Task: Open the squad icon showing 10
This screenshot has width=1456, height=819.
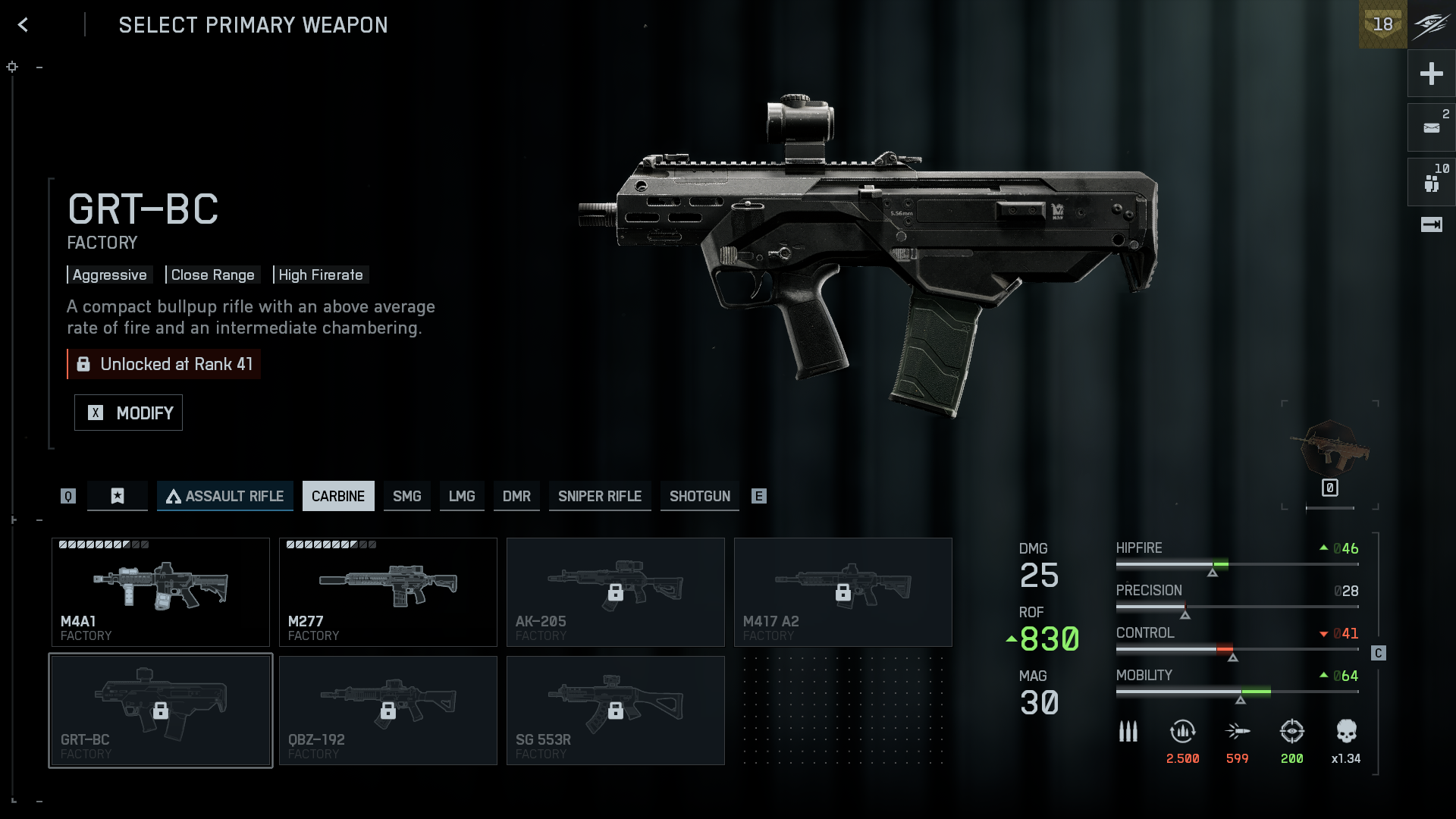Action: pos(1431,182)
